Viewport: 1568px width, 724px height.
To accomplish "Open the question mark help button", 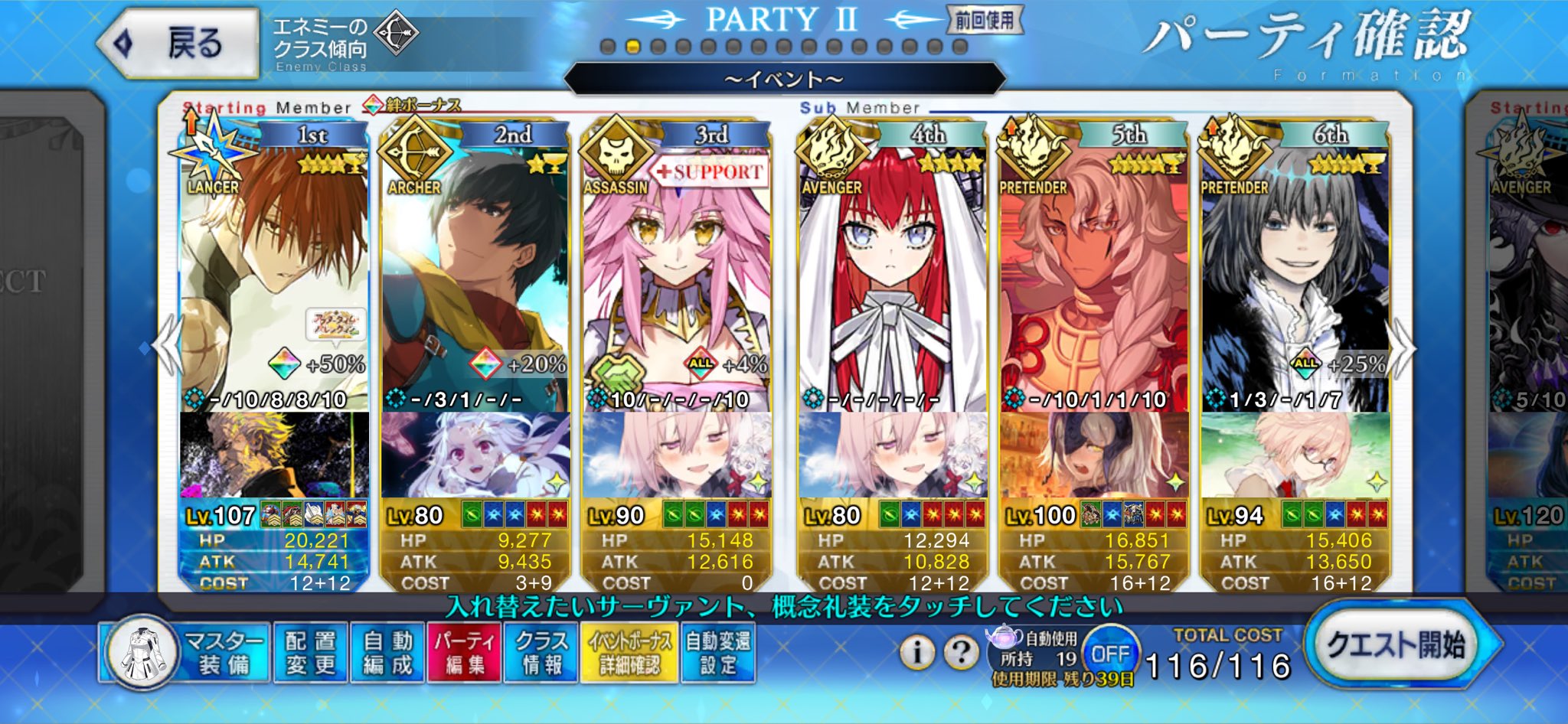I will [x=961, y=652].
